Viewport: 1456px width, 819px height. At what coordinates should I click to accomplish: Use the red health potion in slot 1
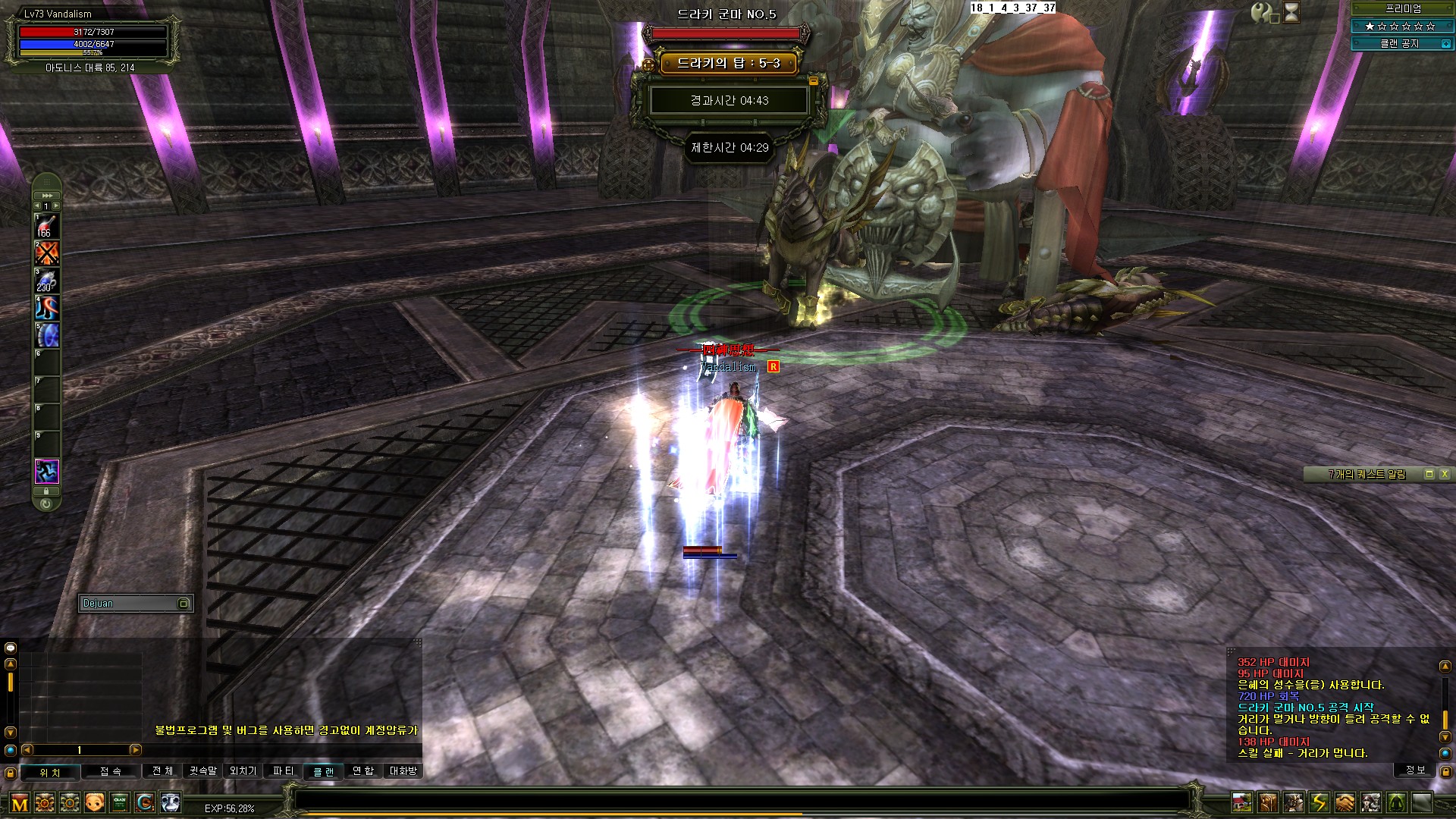click(x=46, y=226)
